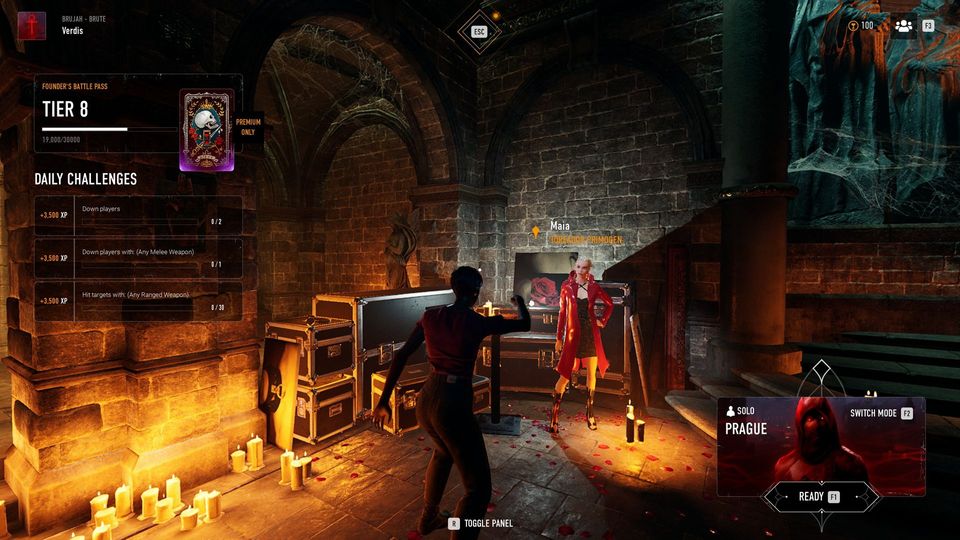Select the Down players daily challenge

click(138, 215)
